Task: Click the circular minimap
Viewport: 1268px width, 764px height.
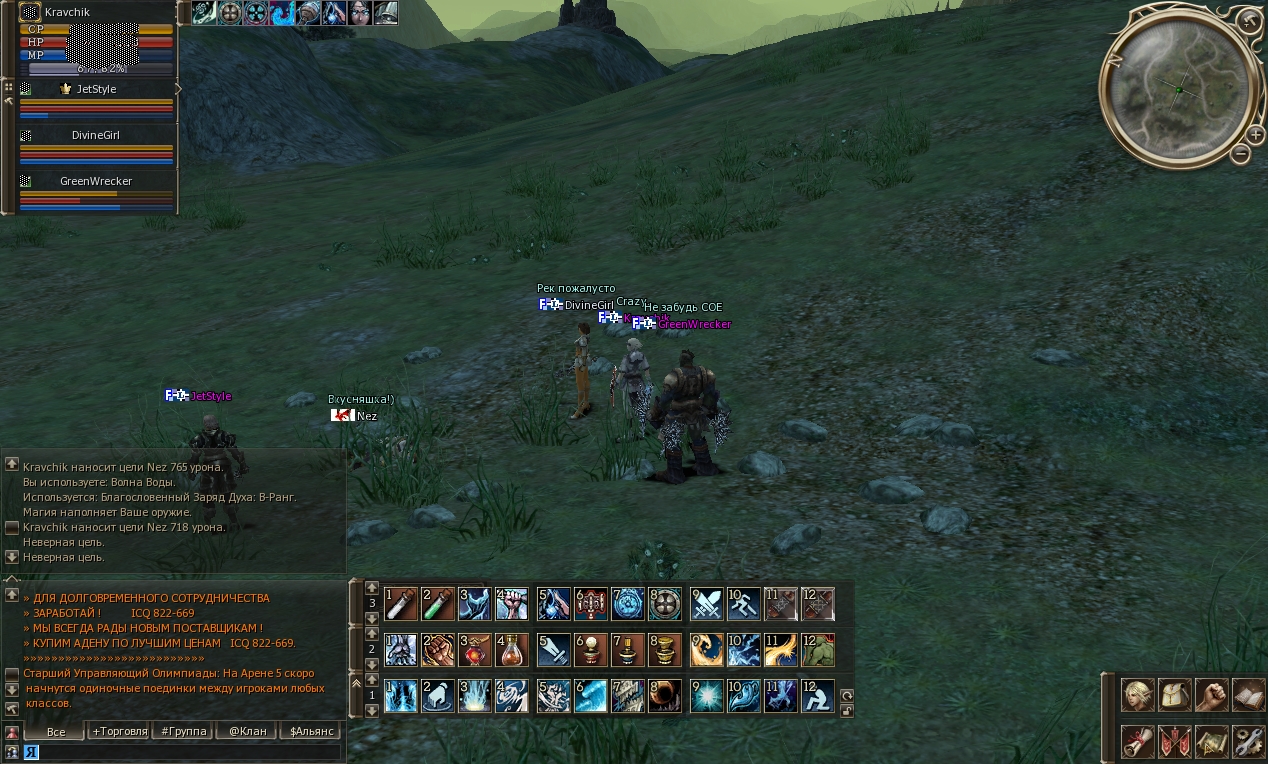Action: [1179, 90]
